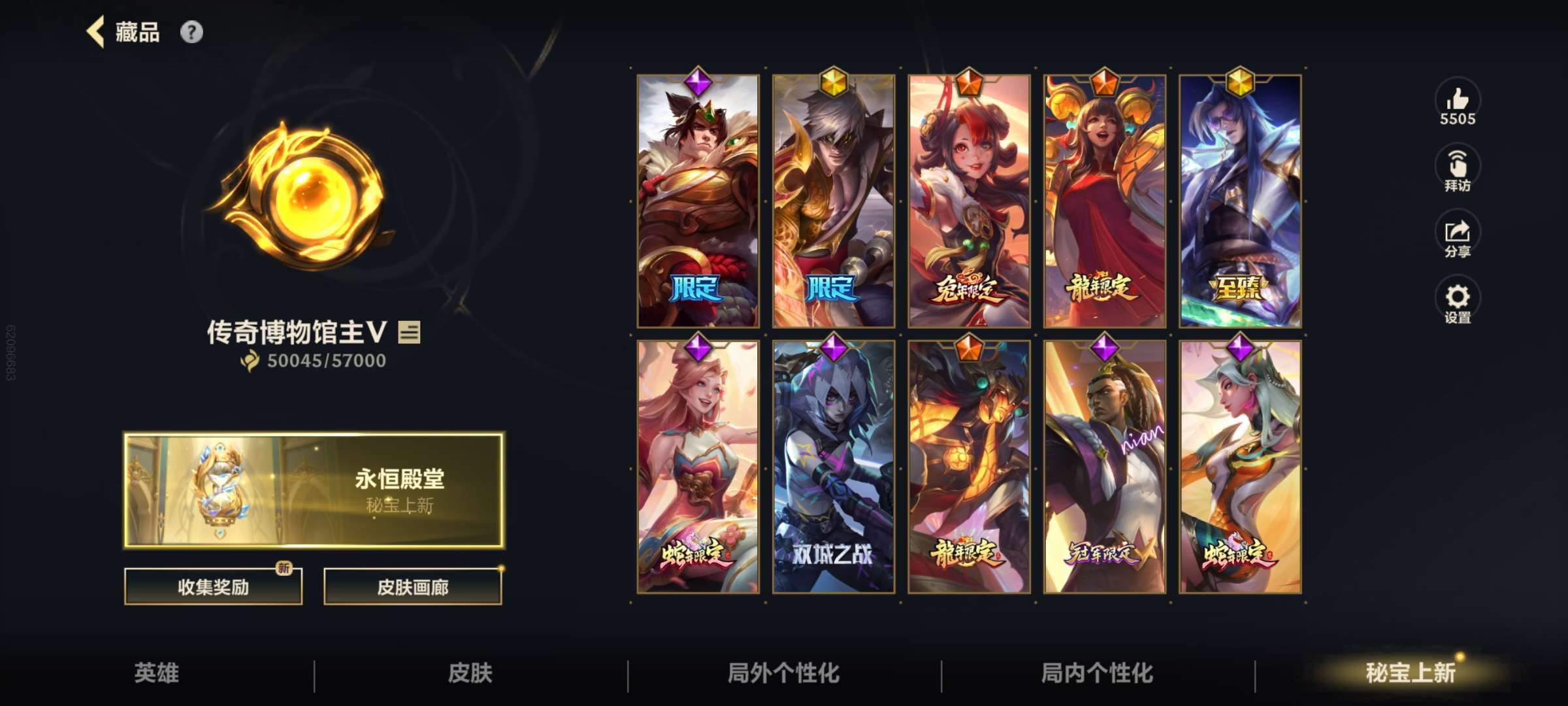
Task: Tap the back arrow beside 藏品
Action: pos(97,31)
